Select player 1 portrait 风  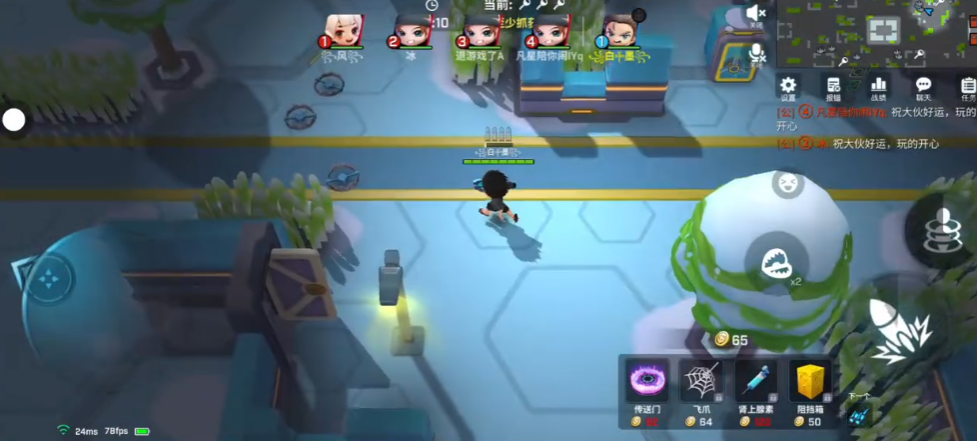click(343, 31)
